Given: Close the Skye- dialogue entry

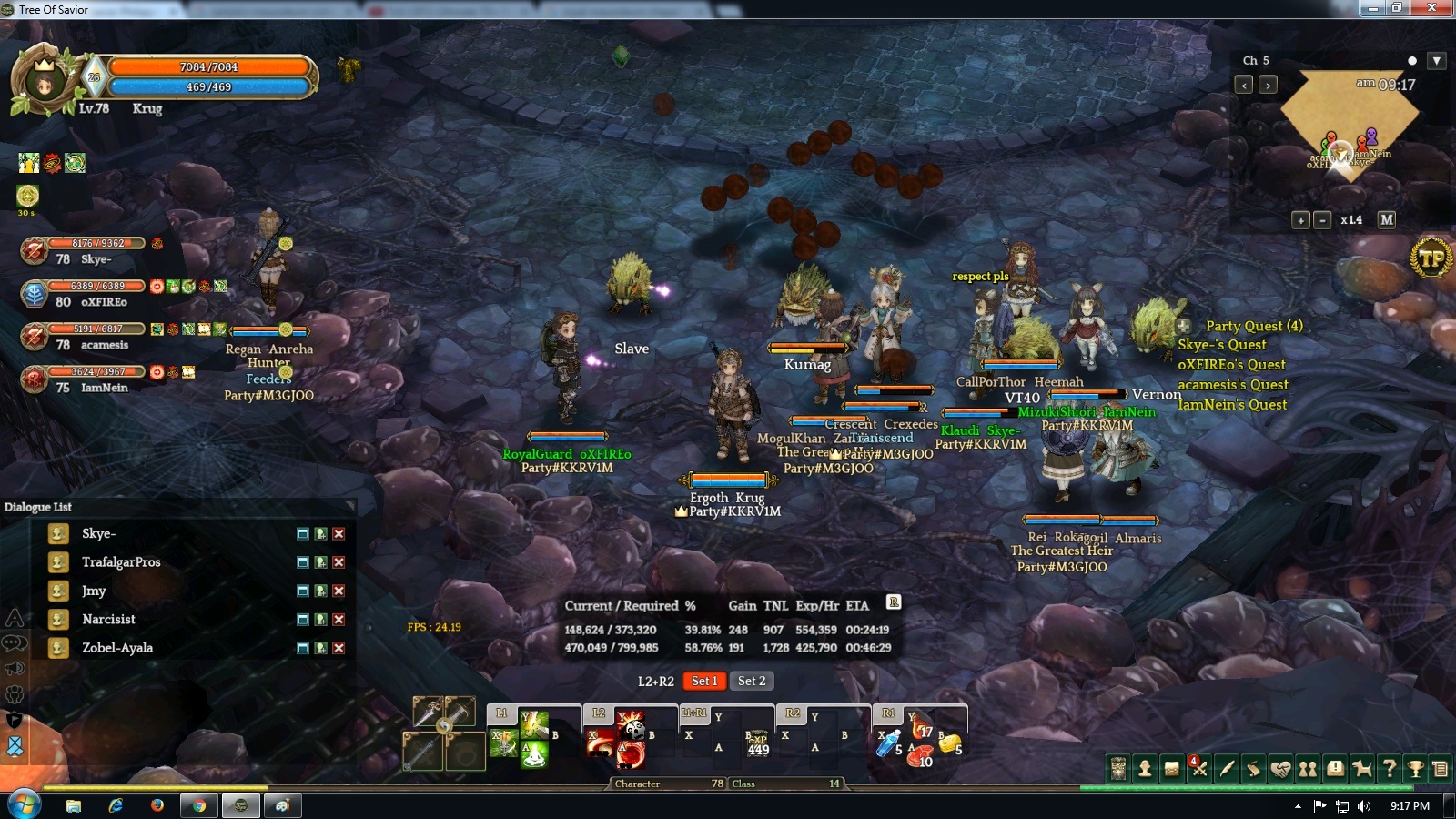Looking at the screenshot, I should (339, 534).
